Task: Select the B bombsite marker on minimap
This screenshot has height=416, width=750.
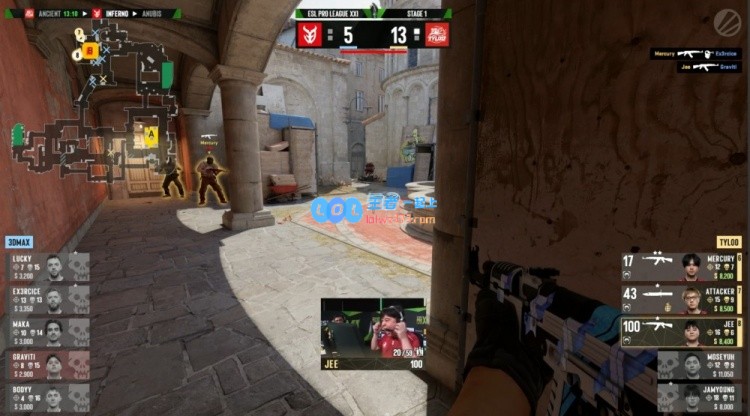Action: point(89,49)
